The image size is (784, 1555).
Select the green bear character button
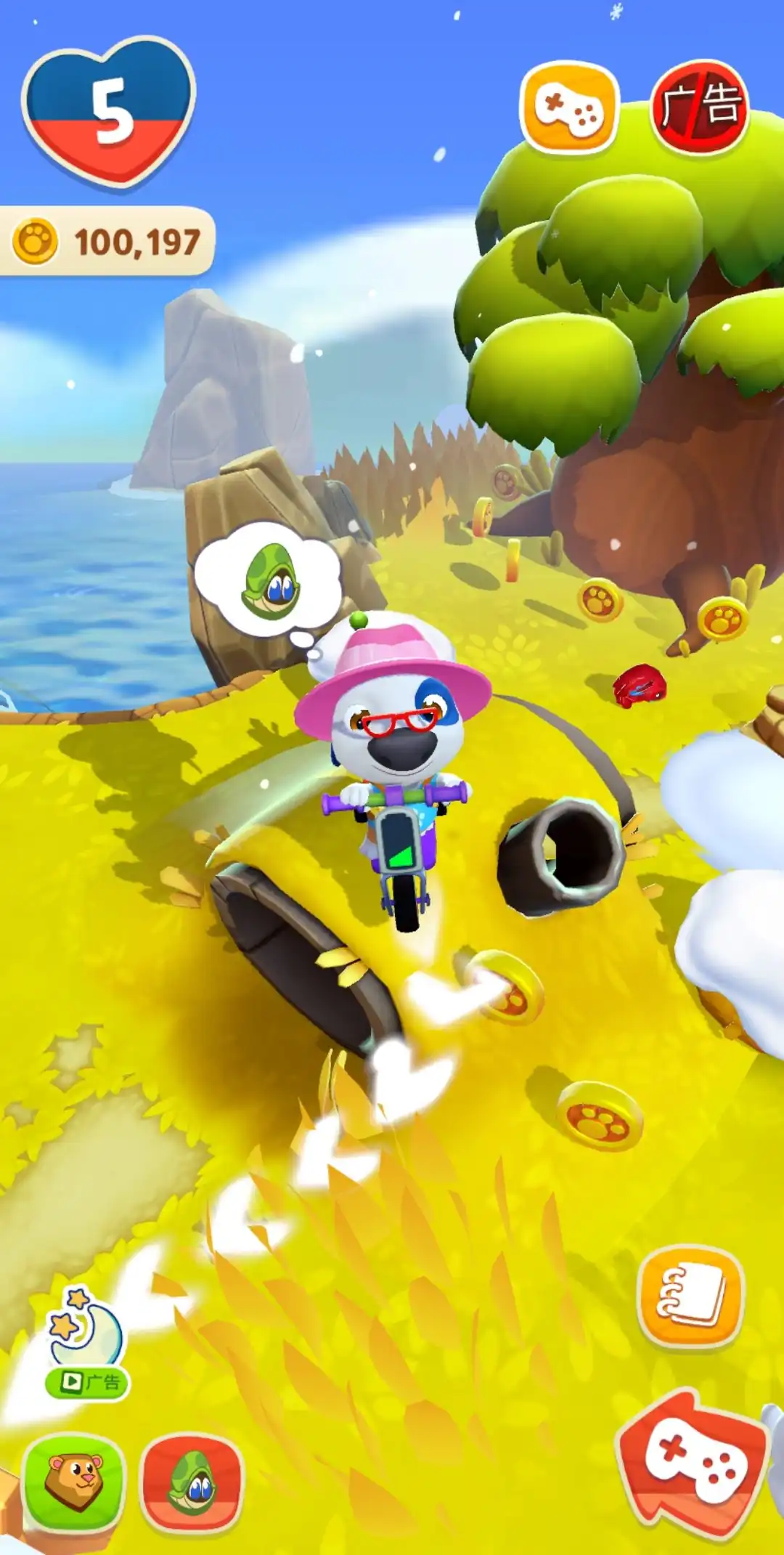click(x=73, y=1482)
